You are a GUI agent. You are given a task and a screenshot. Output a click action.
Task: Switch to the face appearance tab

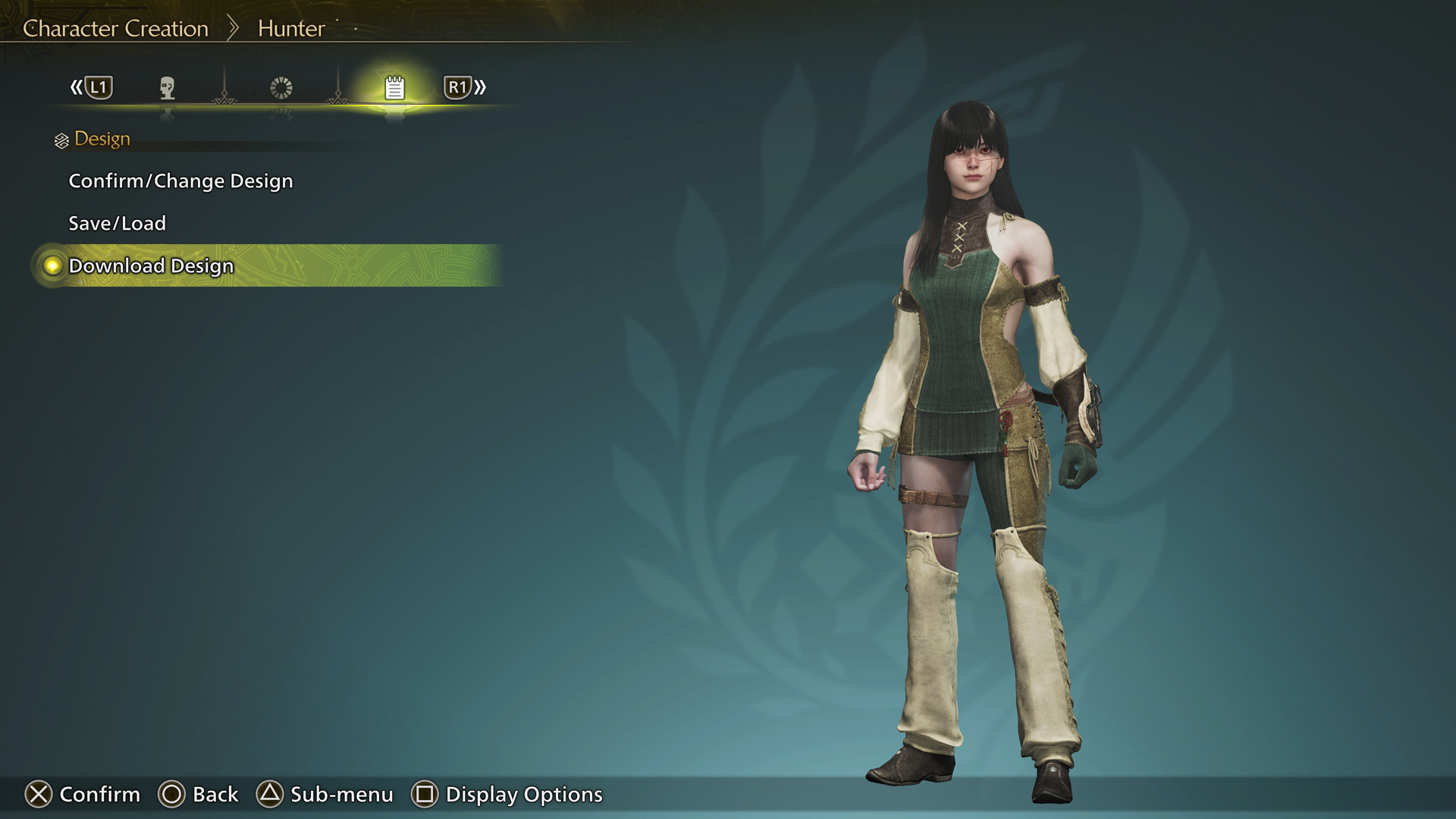(x=168, y=88)
